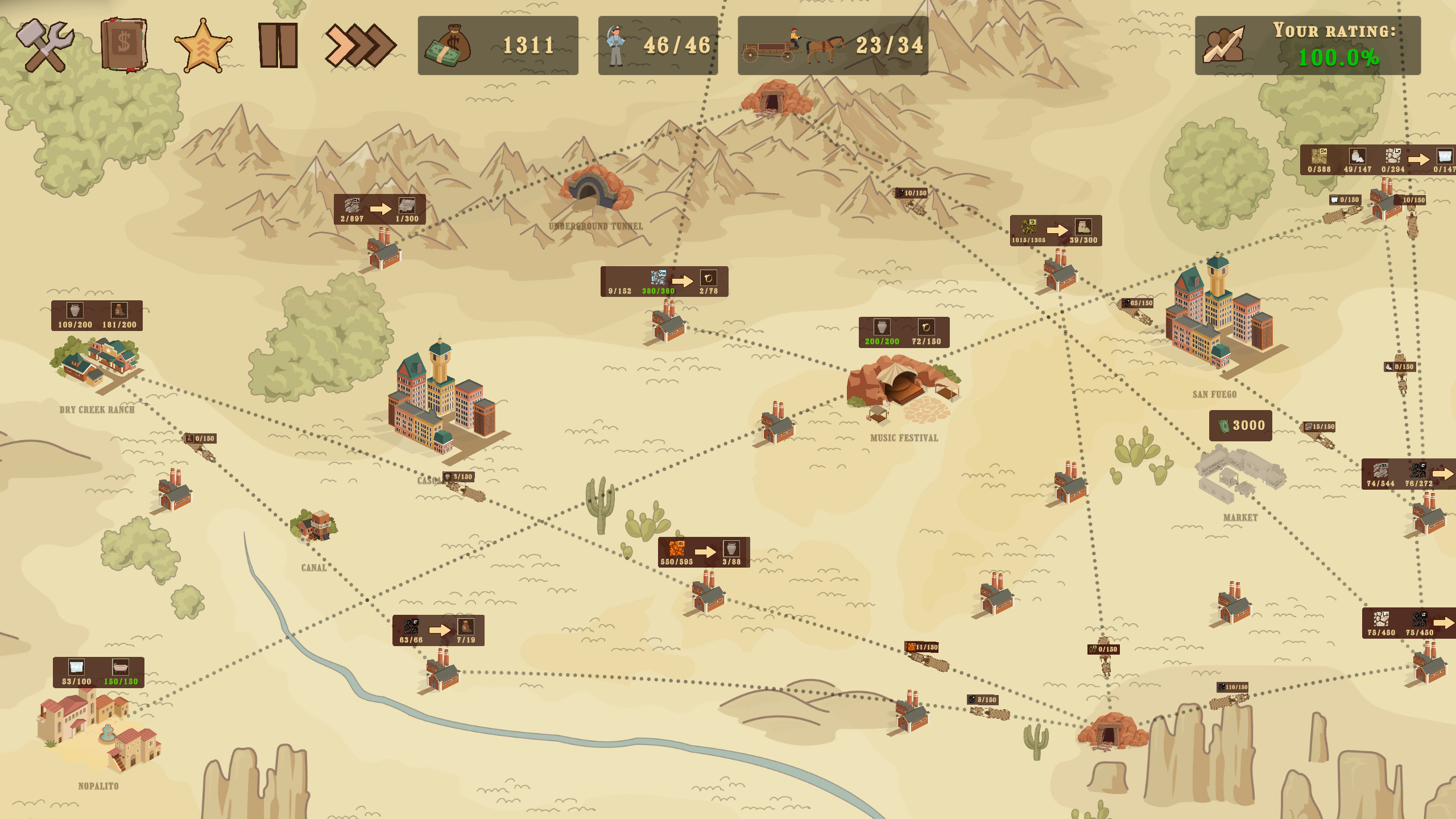
Task: Open the wagons 23/34 panel
Action: [833, 45]
